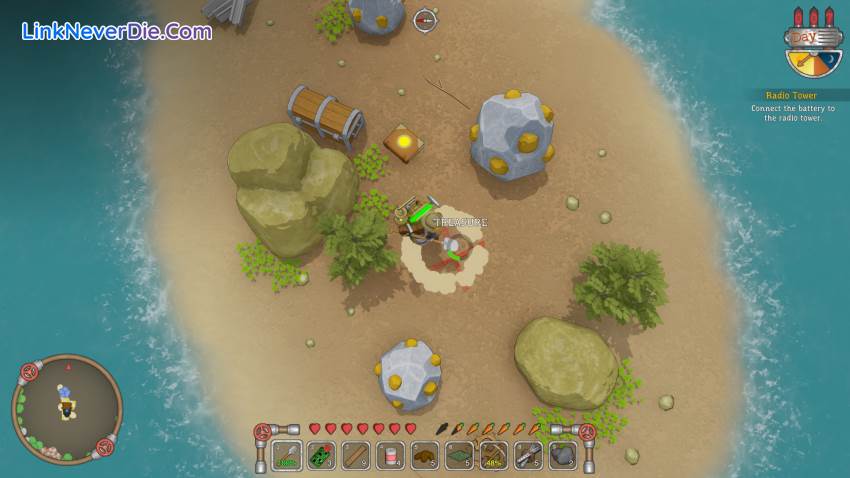Image resolution: width=850 pixels, height=478 pixels.
Task: Select the grey stone slot
Action: click(563, 456)
